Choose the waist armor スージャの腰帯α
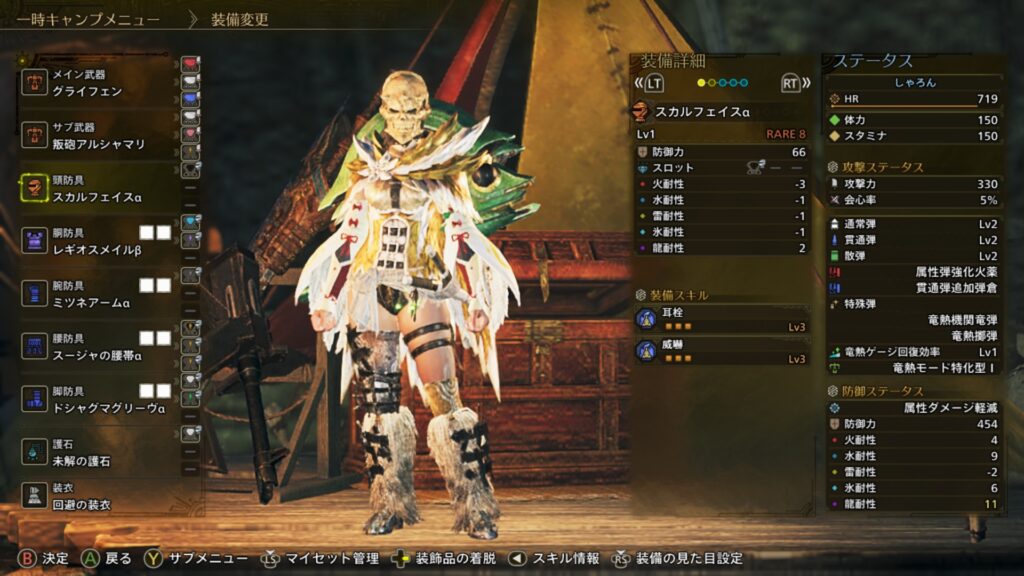1024x576 pixels. click(x=95, y=347)
